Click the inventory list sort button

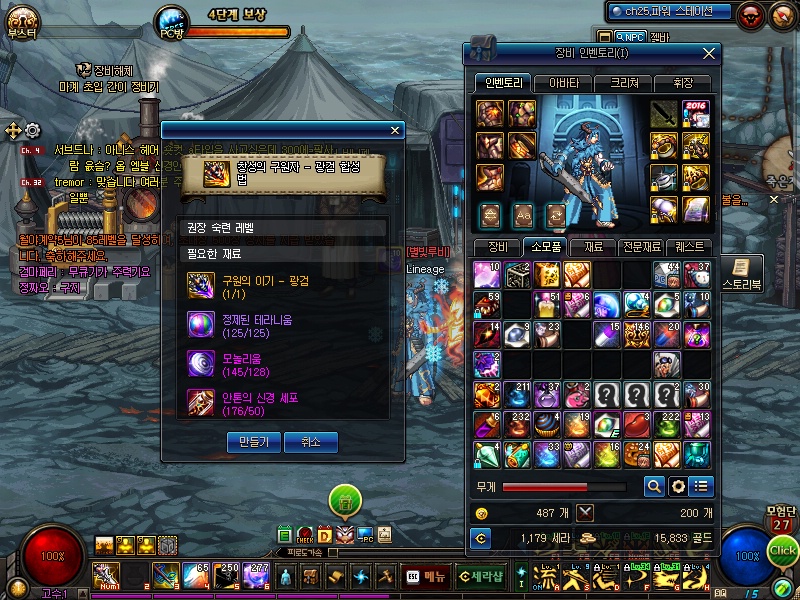[701, 487]
